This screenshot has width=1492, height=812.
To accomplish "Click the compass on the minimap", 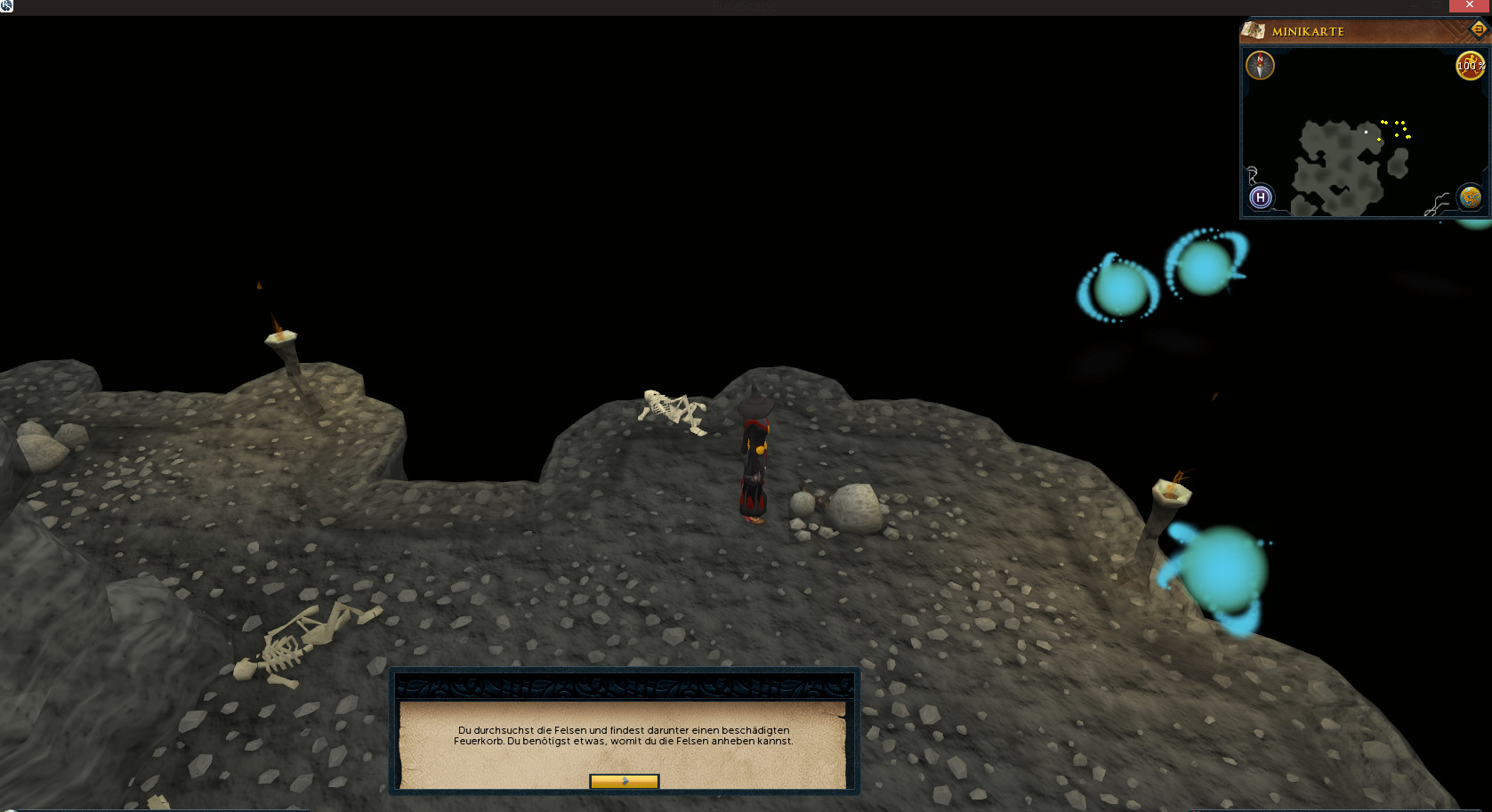I will pos(1260,65).
